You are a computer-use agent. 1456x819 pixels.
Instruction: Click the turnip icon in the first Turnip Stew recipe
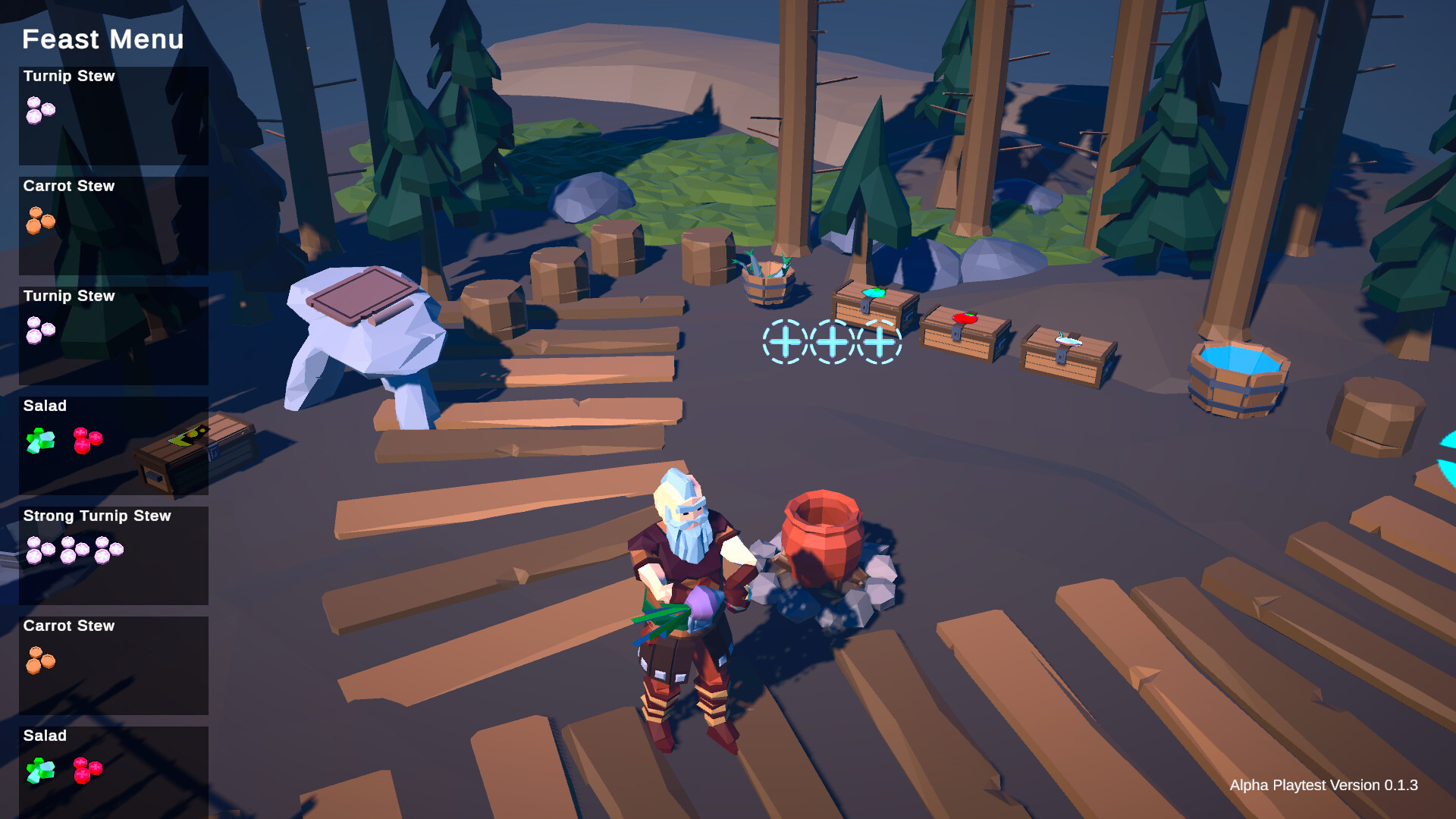click(39, 110)
